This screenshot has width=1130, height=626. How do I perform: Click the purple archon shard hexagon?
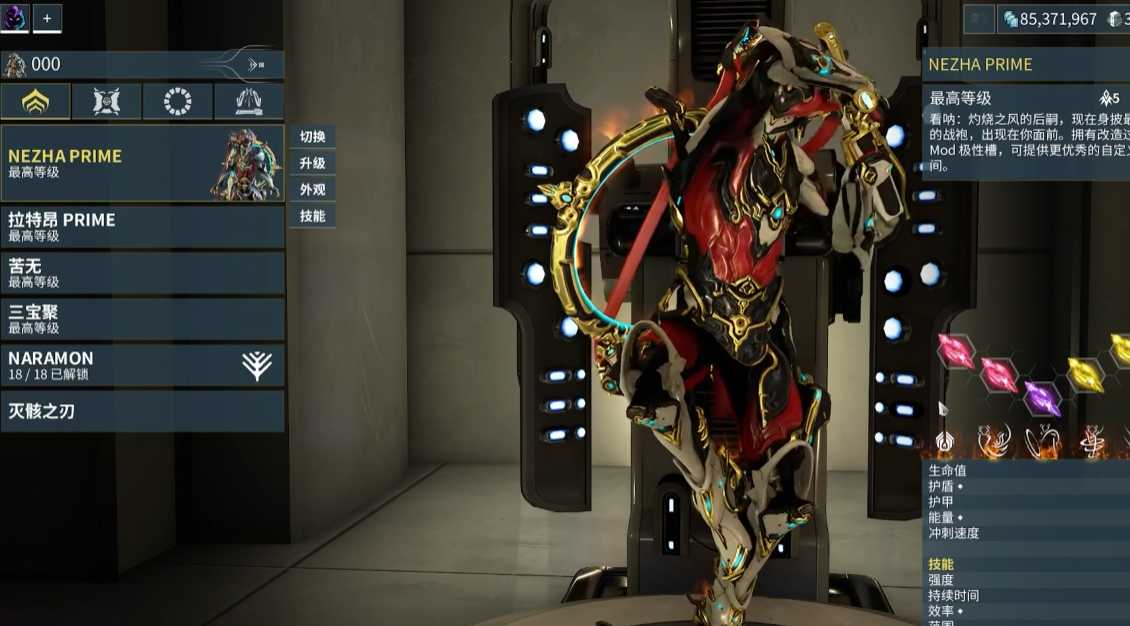(1042, 399)
